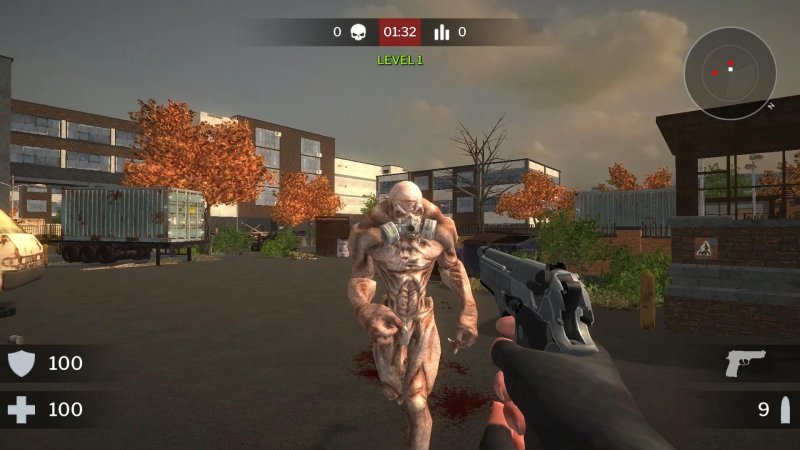The height and width of the screenshot is (450, 800).
Task: Click the armor shield icon
Action: tap(21, 363)
